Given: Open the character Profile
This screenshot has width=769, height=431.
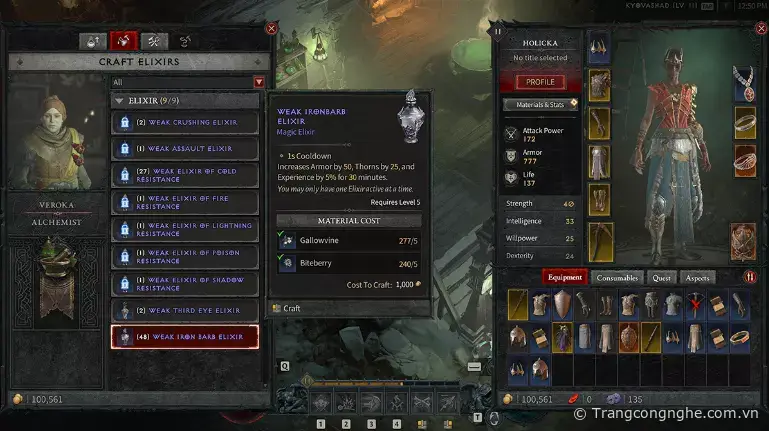Looking at the screenshot, I should (540, 82).
